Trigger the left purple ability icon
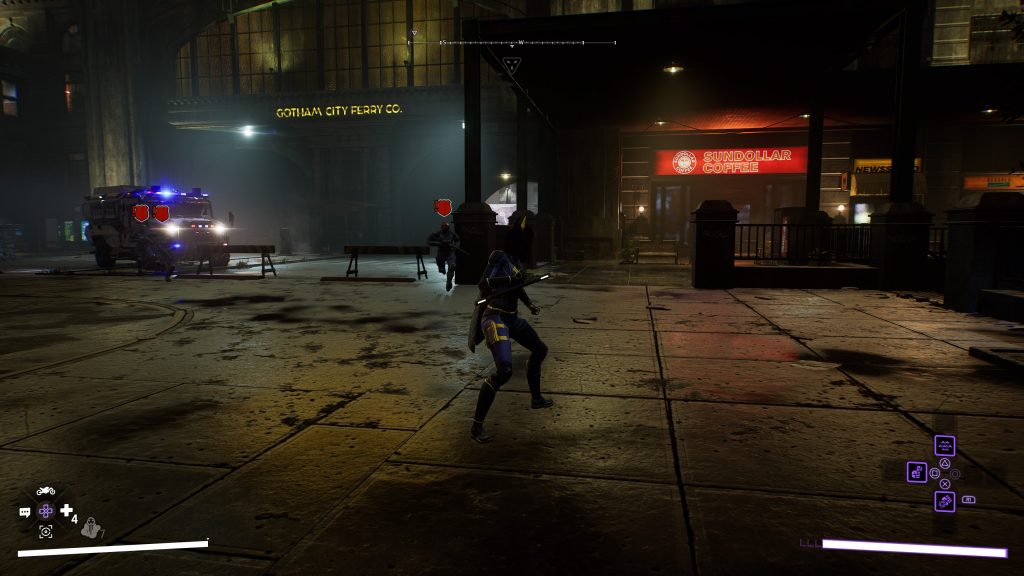The height and width of the screenshot is (576, 1024). (917, 472)
